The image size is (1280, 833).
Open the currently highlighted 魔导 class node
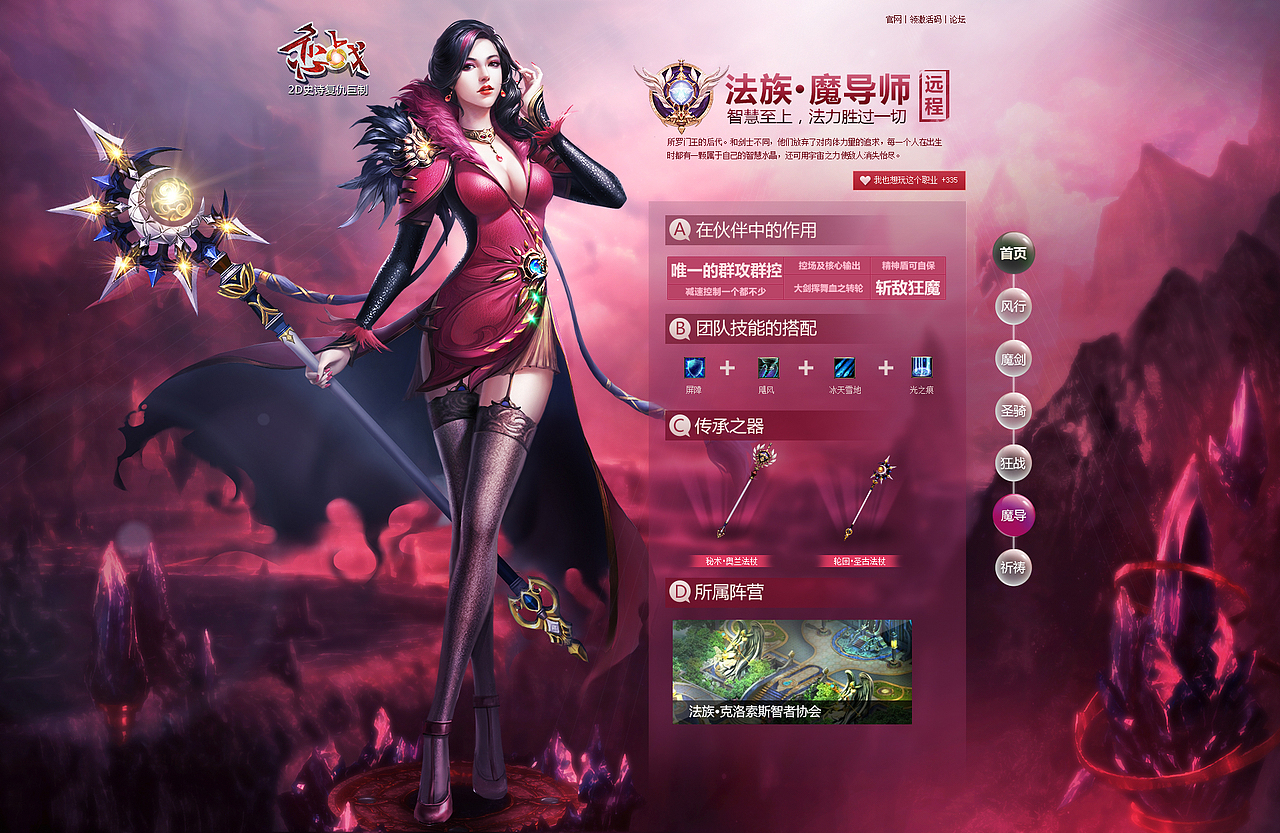pos(1013,514)
